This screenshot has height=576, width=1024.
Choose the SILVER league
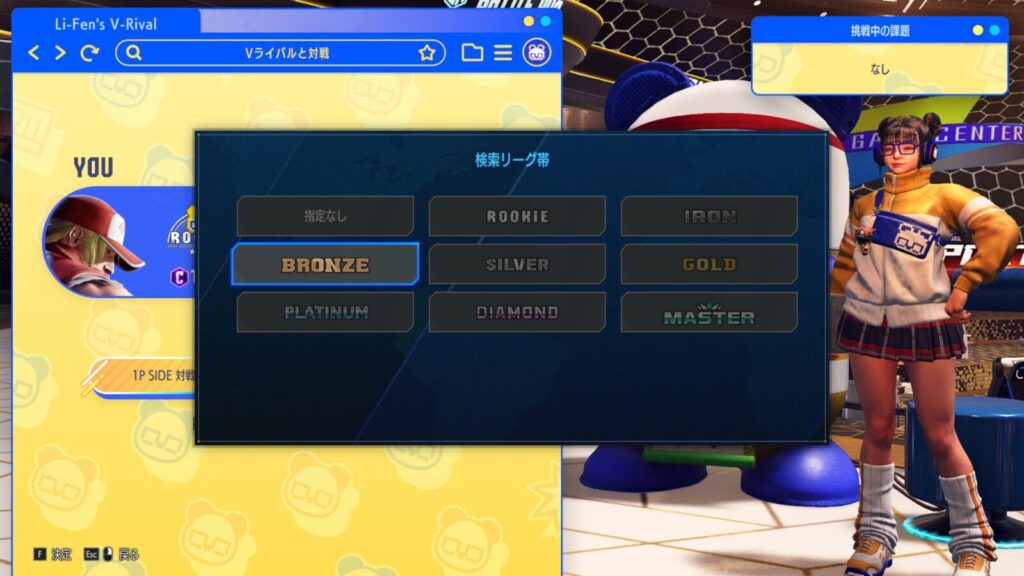[517, 265]
